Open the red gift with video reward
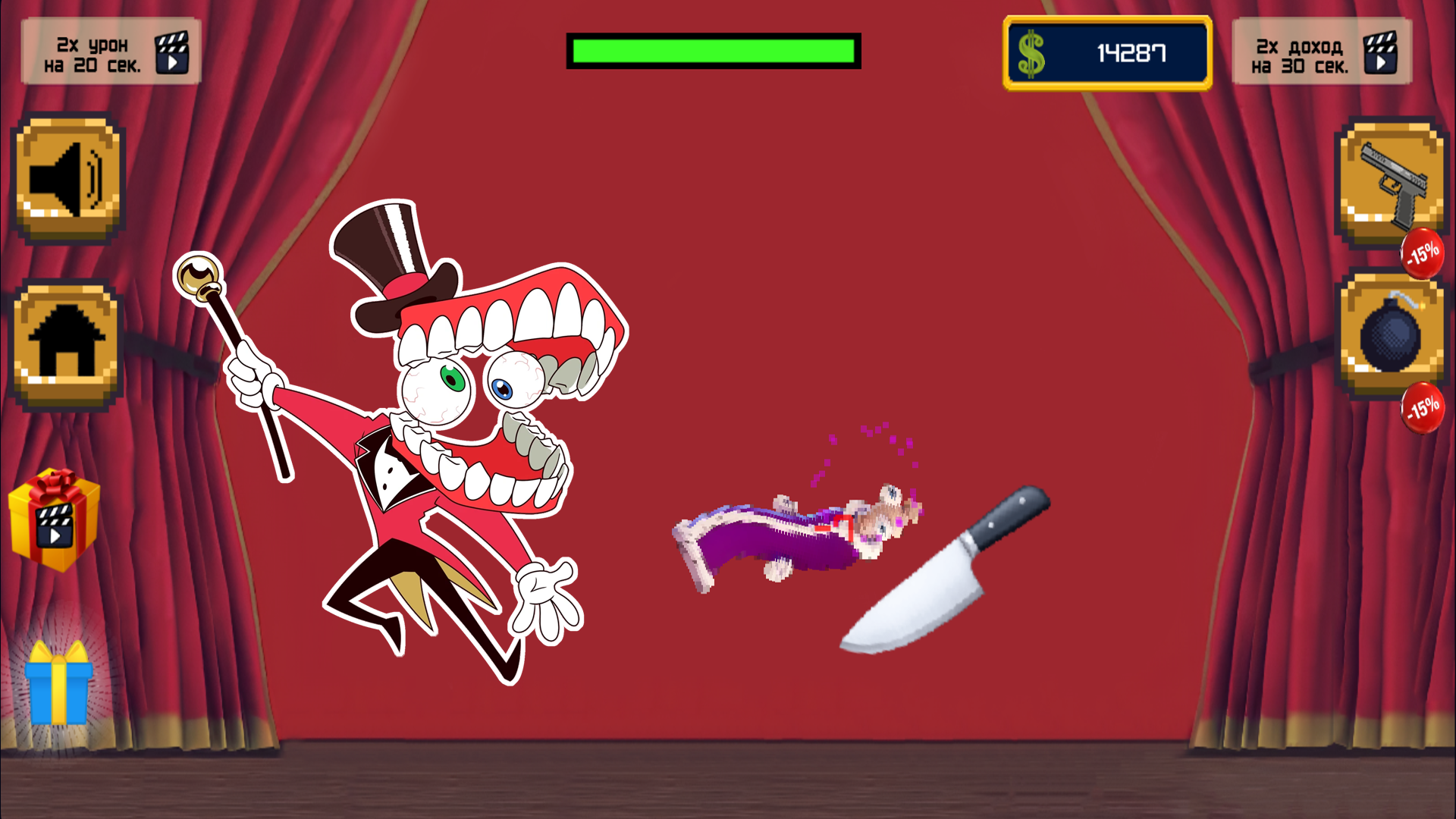The width and height of the screenshot is (1456, 819). tap(53, 519)
